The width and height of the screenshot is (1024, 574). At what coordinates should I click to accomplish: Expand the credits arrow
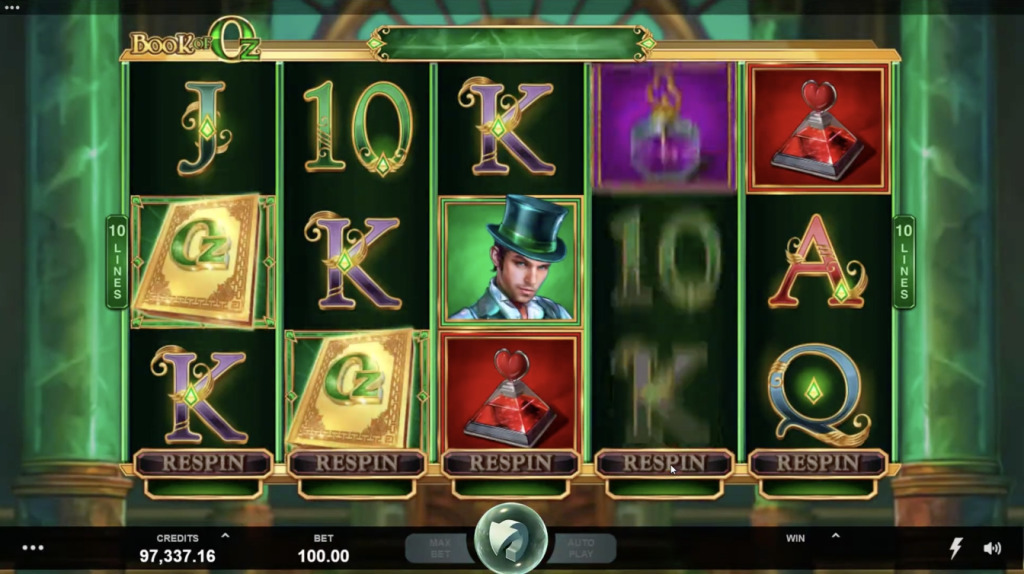225,536
